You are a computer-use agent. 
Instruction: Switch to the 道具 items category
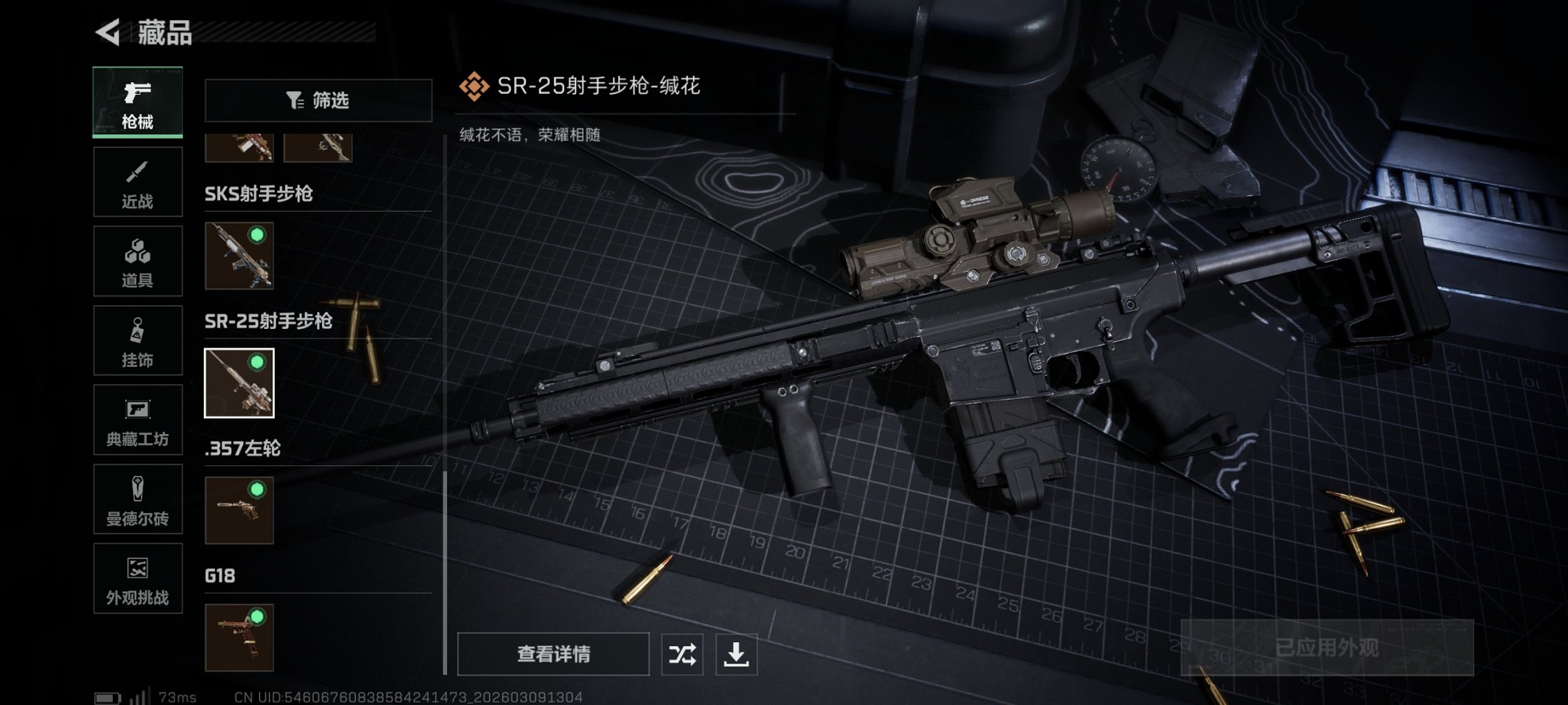pyautogui.click(x=137, y=261)
